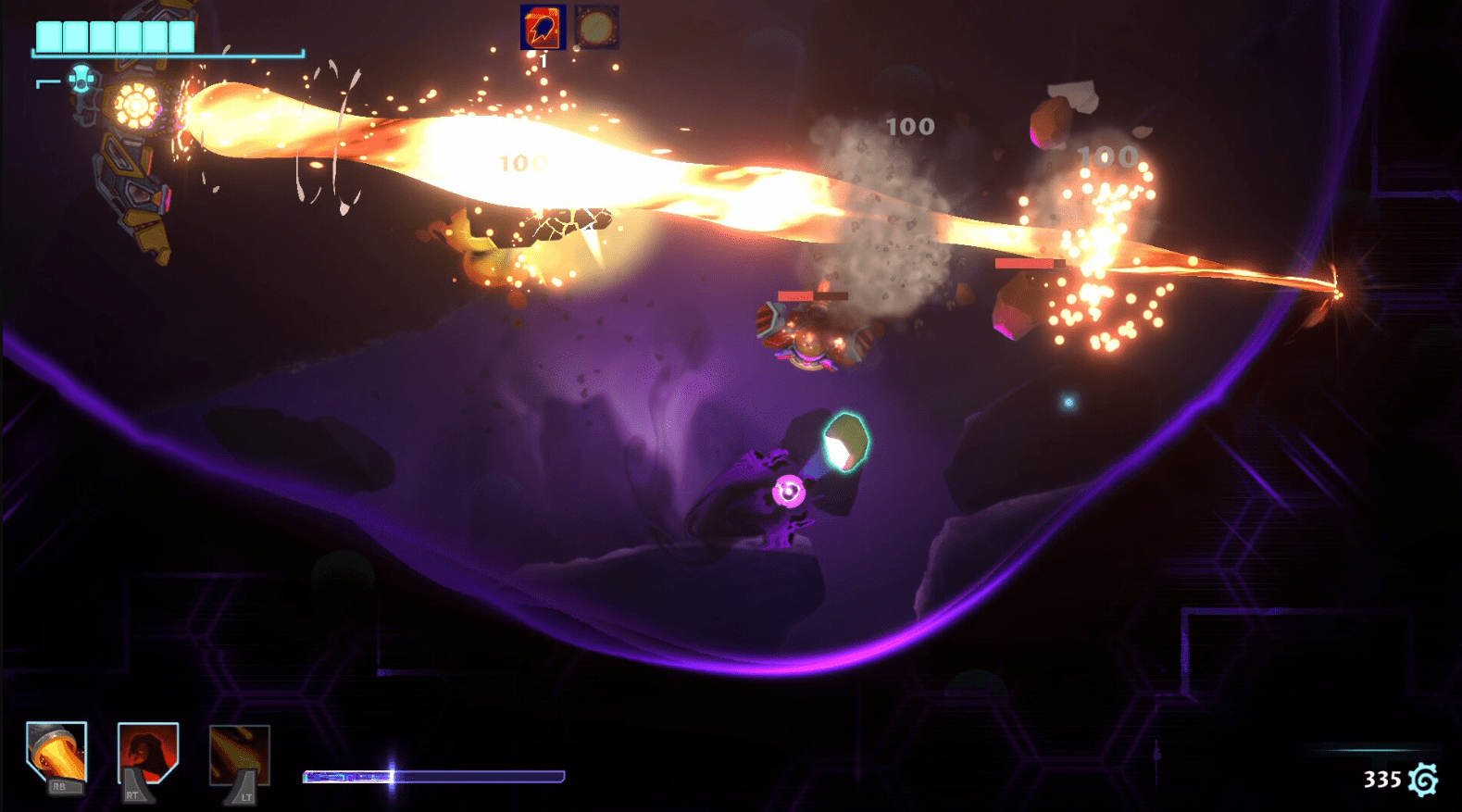Open the player's glowing pink core indicator
Image resolution: width=1462 pixels, height=812 pixels.
pyautogui.click(x=789, y=491)
